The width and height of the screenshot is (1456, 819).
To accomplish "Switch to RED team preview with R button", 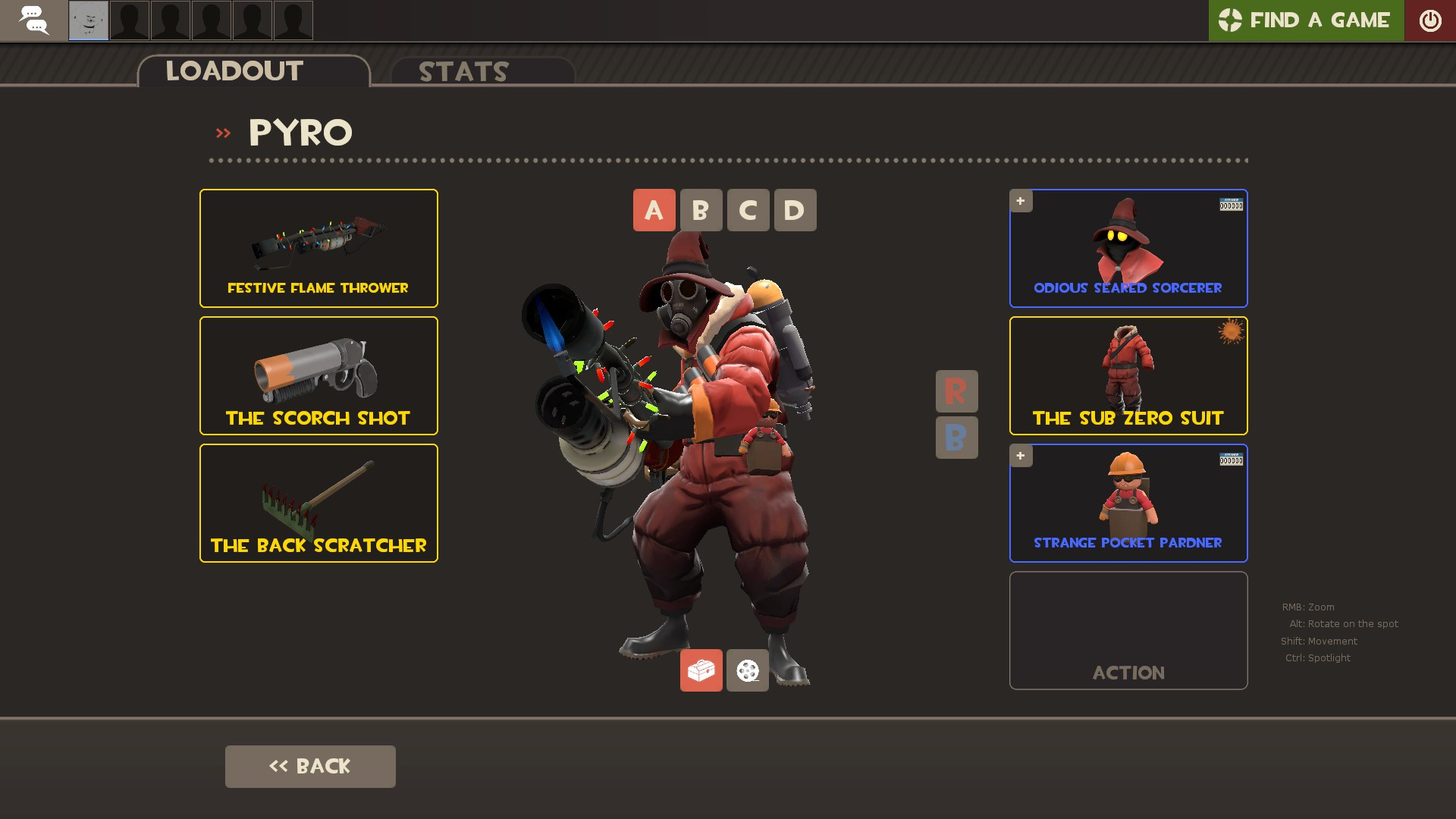I will (x=956, y=391).
